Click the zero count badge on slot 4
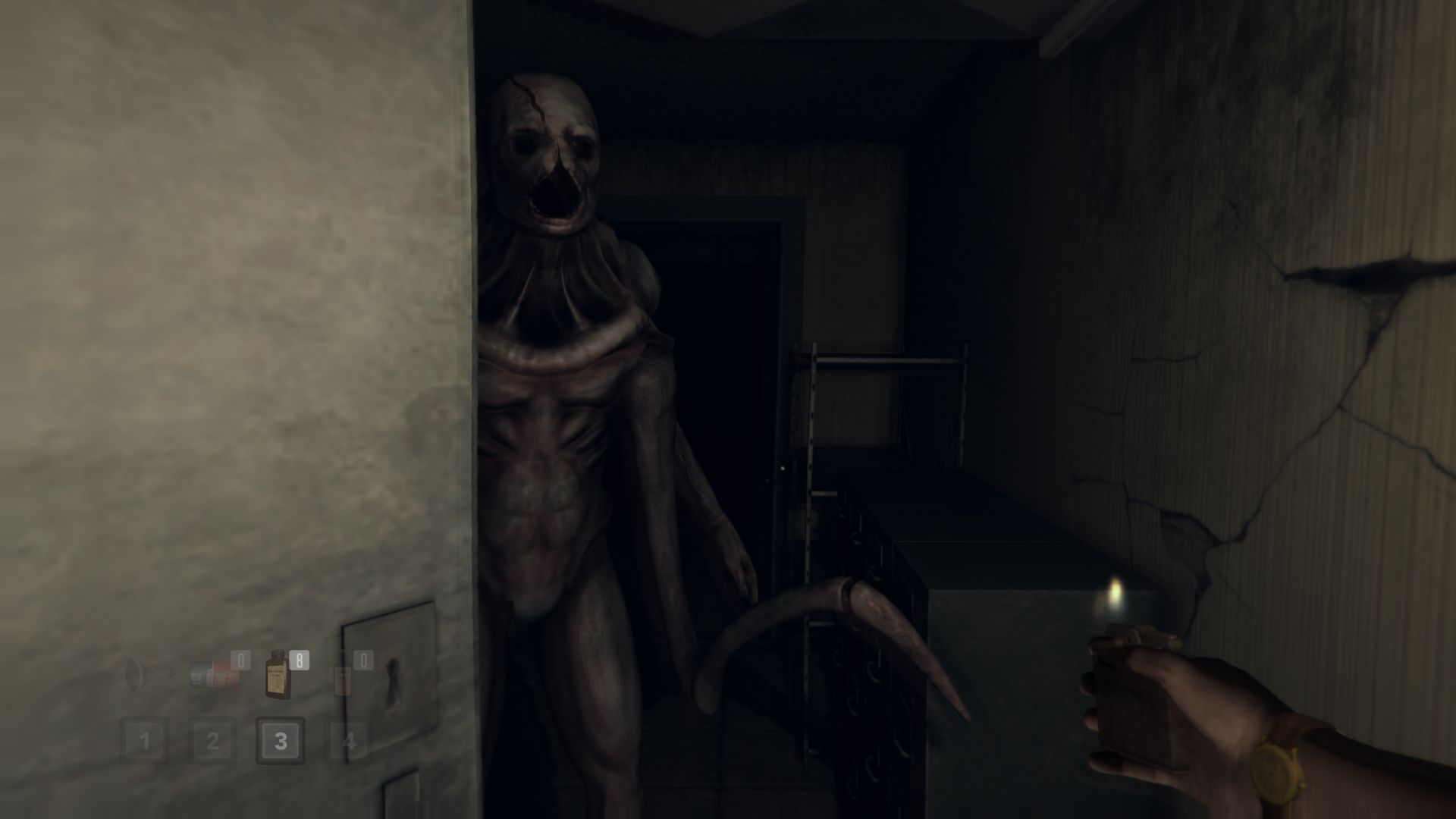 tap(363, 660)
